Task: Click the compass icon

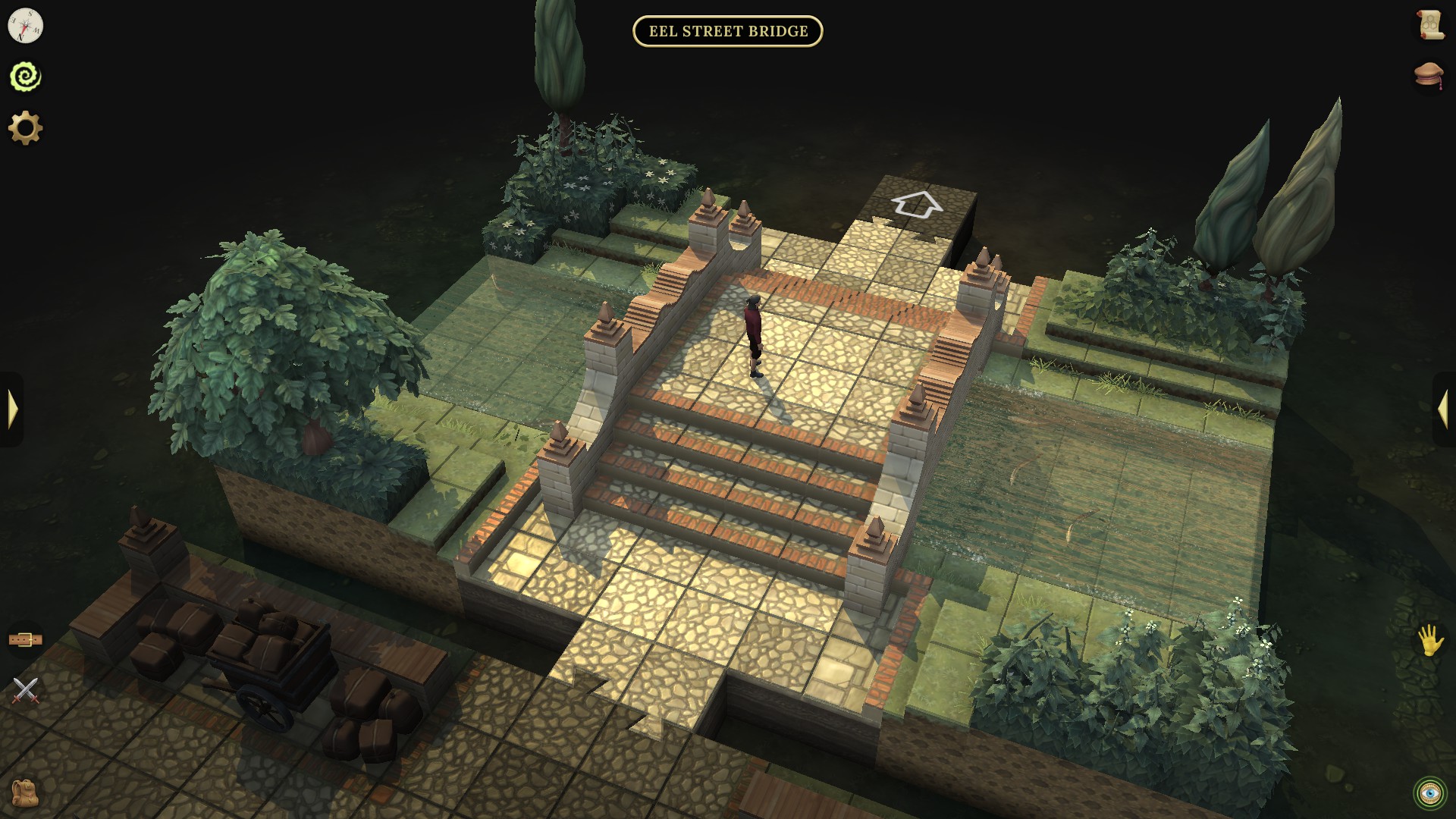Action: click(x=25, y=27)
